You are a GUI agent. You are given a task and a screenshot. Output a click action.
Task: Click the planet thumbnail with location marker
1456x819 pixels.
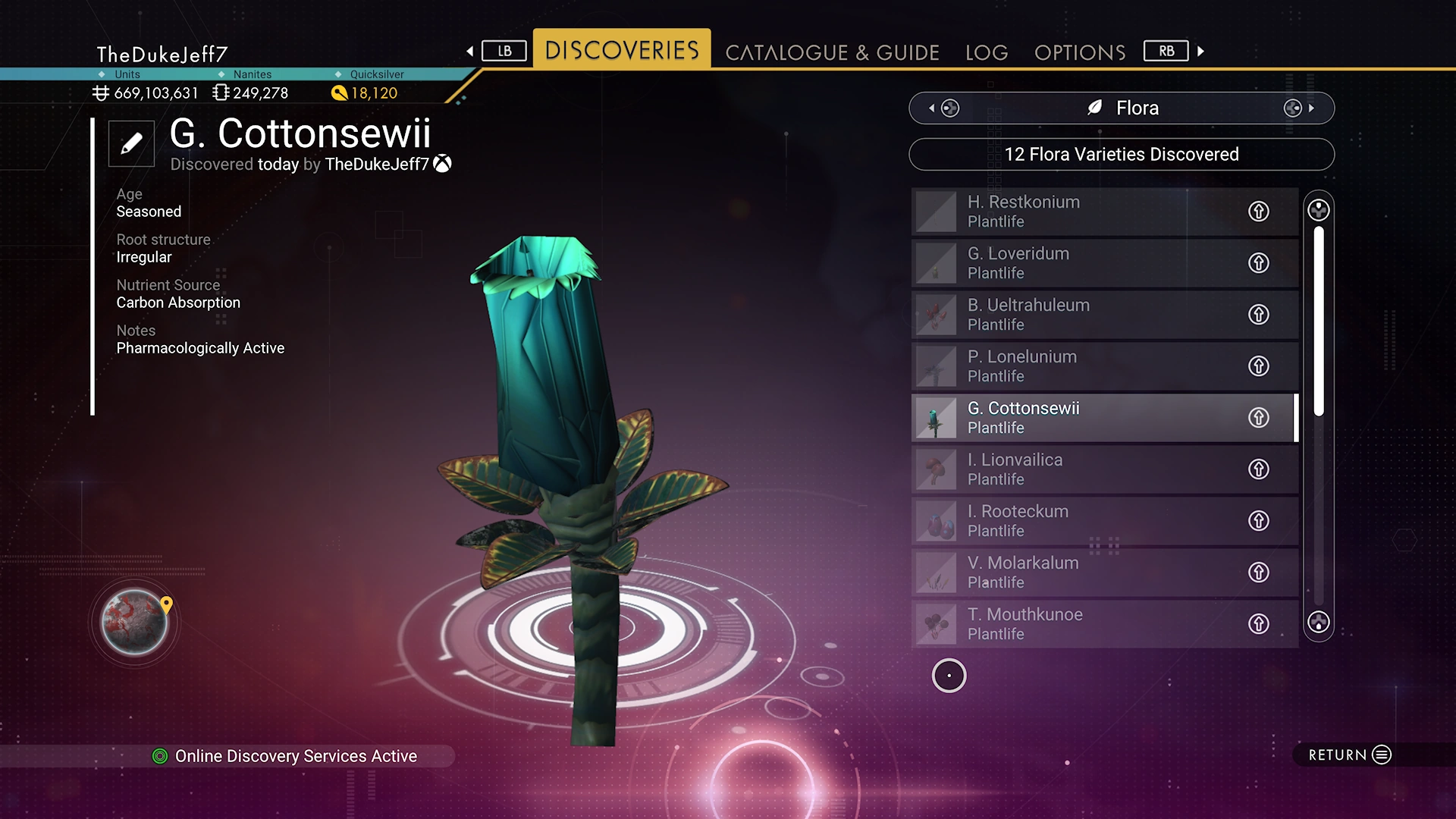click(135, 623)
